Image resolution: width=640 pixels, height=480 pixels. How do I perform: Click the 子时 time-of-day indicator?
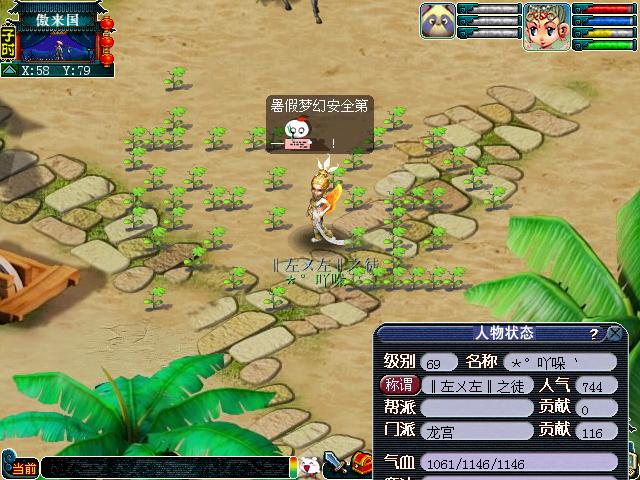(8, 41)
